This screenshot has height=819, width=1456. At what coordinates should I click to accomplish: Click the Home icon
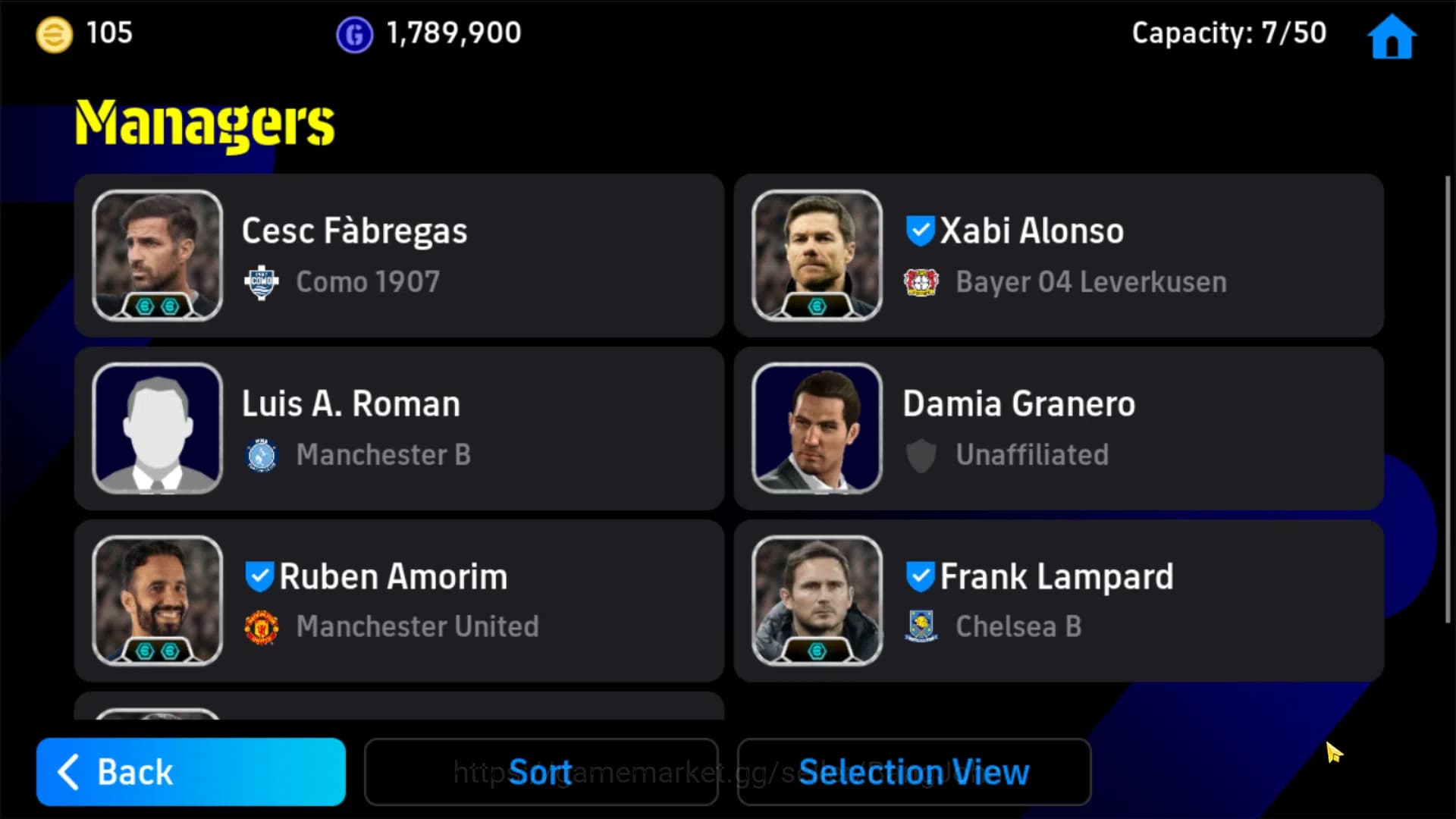click(1392, 36)
